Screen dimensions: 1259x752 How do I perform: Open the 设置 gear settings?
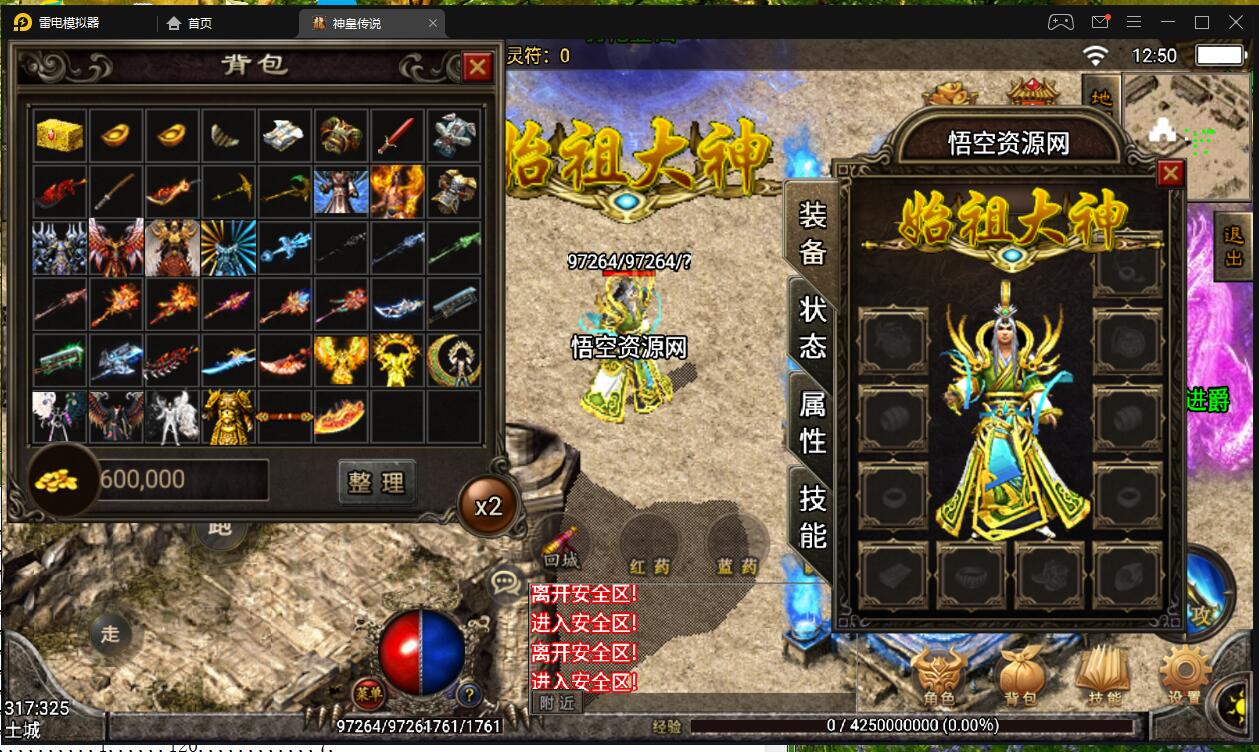click(1184, 677)
